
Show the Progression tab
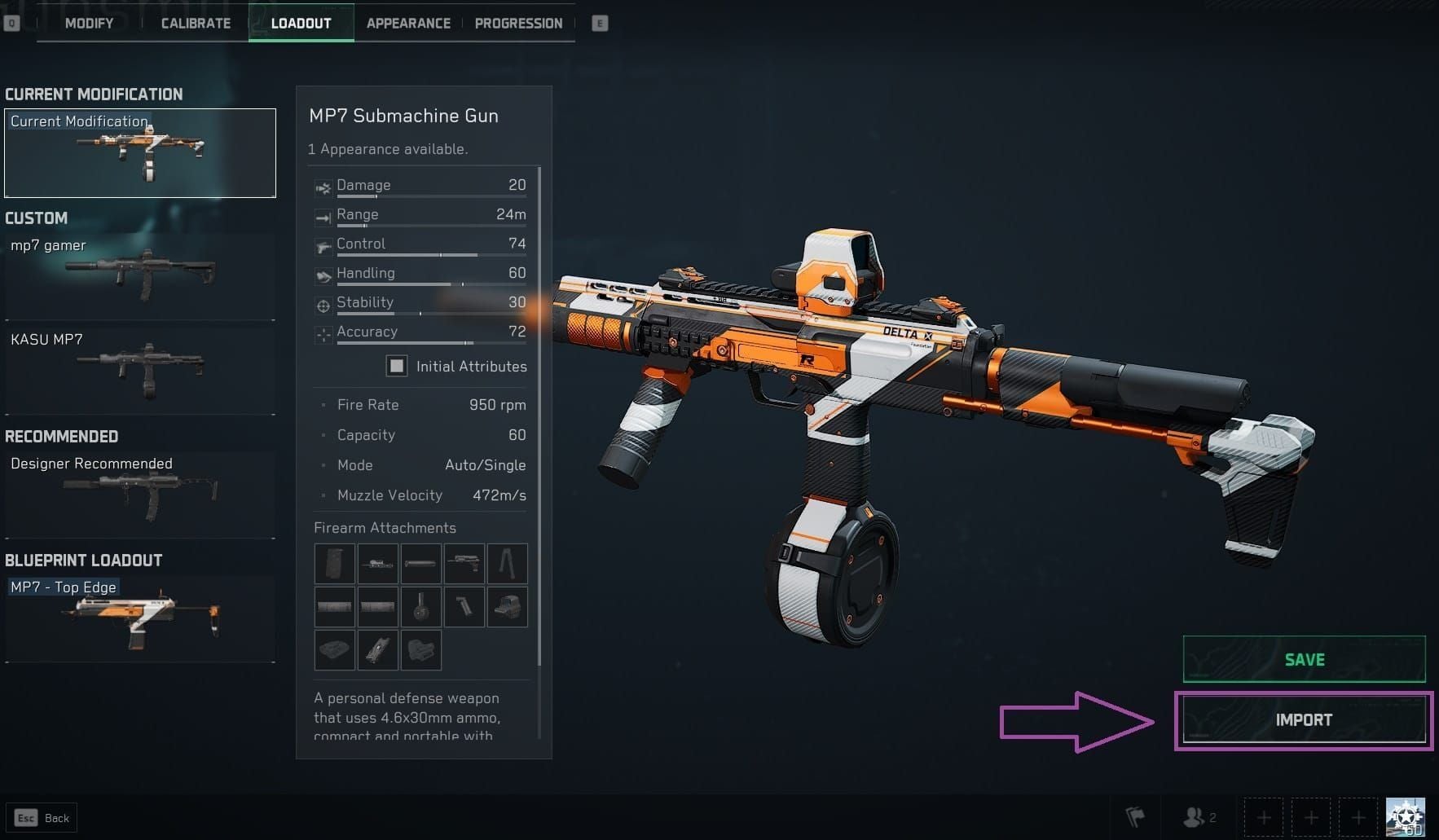(x=518, y=23)
